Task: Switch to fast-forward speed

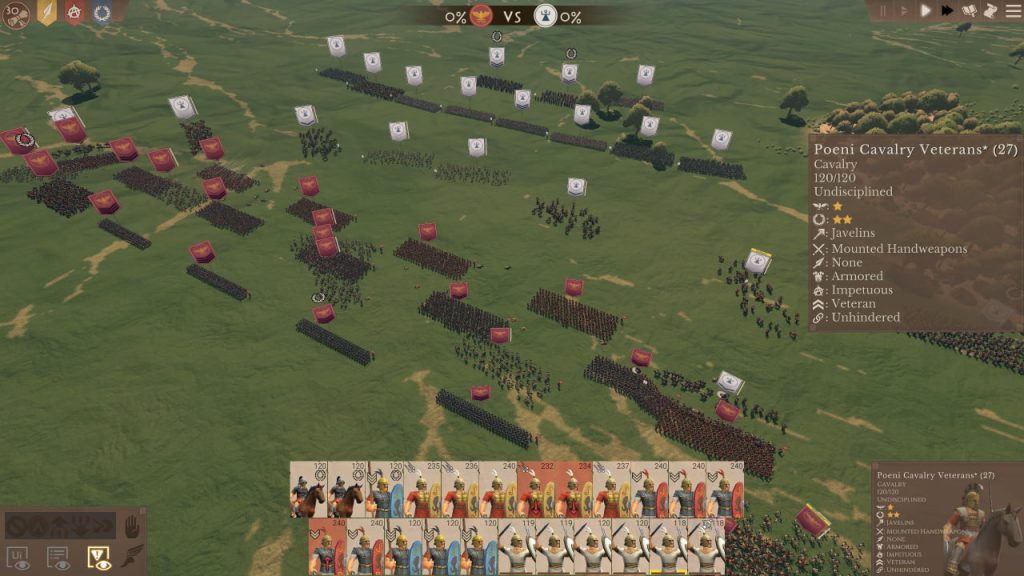Action: (947, 11)
